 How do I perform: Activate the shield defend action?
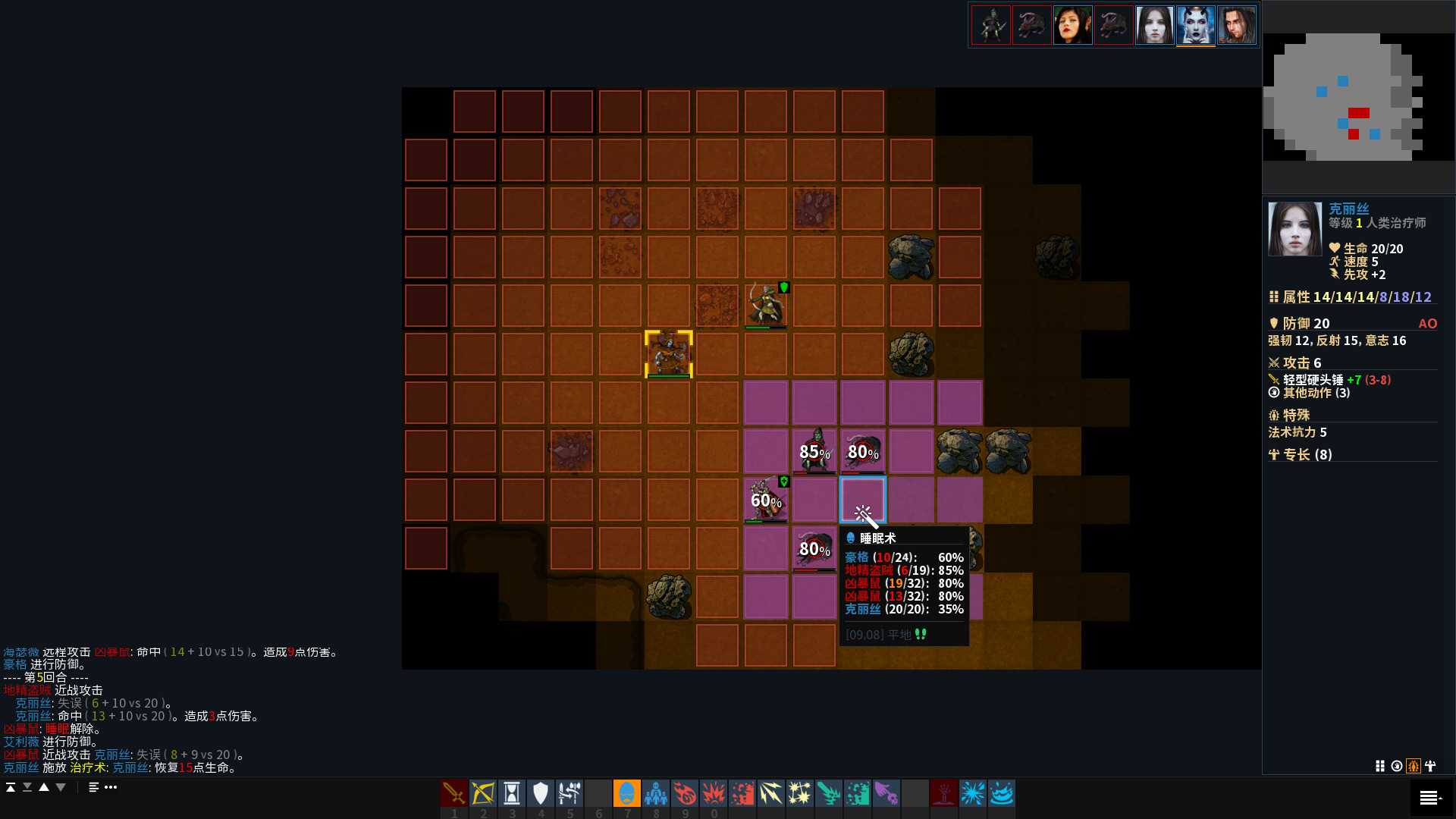click(541, 793)
